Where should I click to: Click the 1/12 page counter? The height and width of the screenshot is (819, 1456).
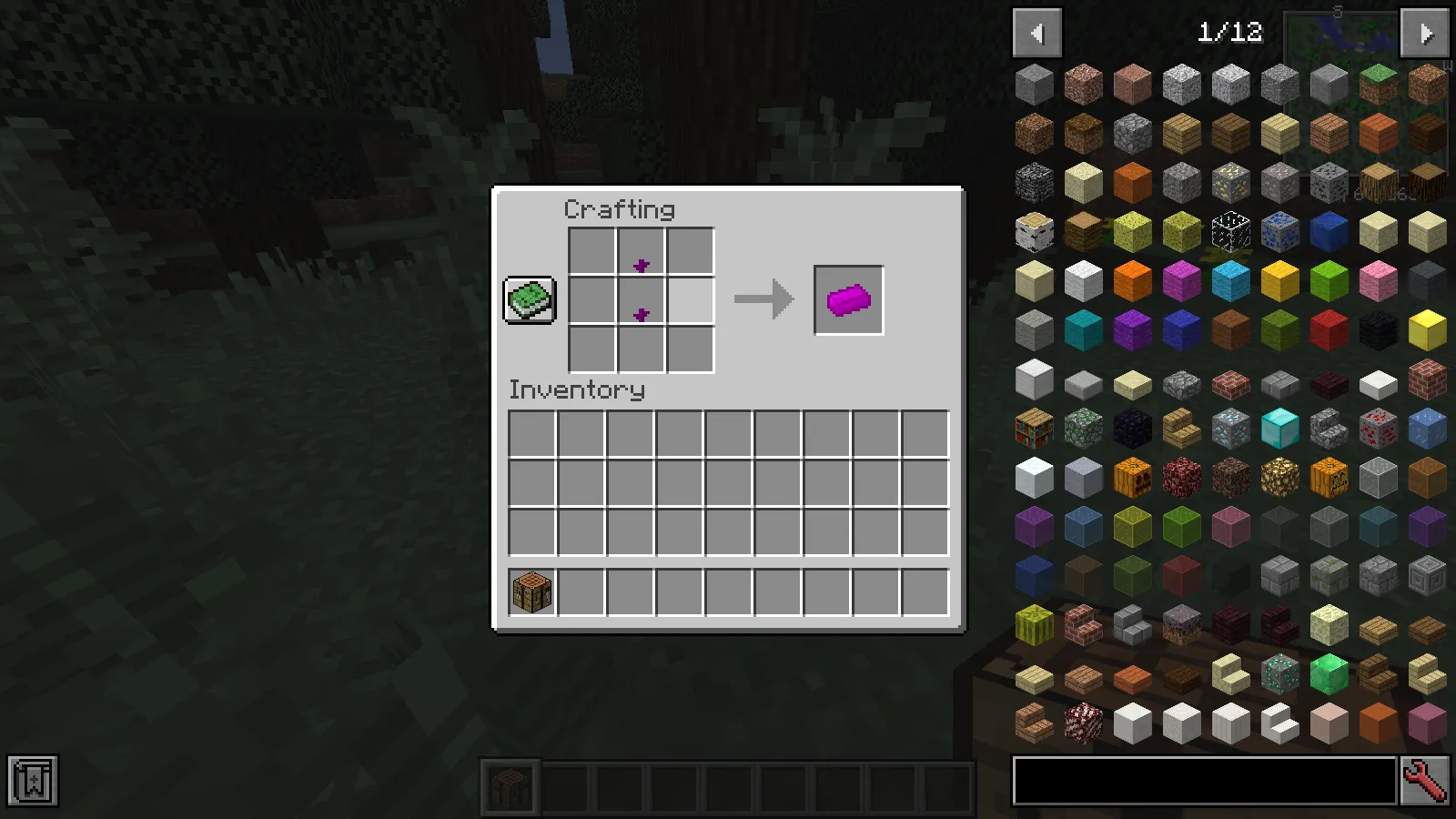pyautogui.click(x=1228, y=33)
